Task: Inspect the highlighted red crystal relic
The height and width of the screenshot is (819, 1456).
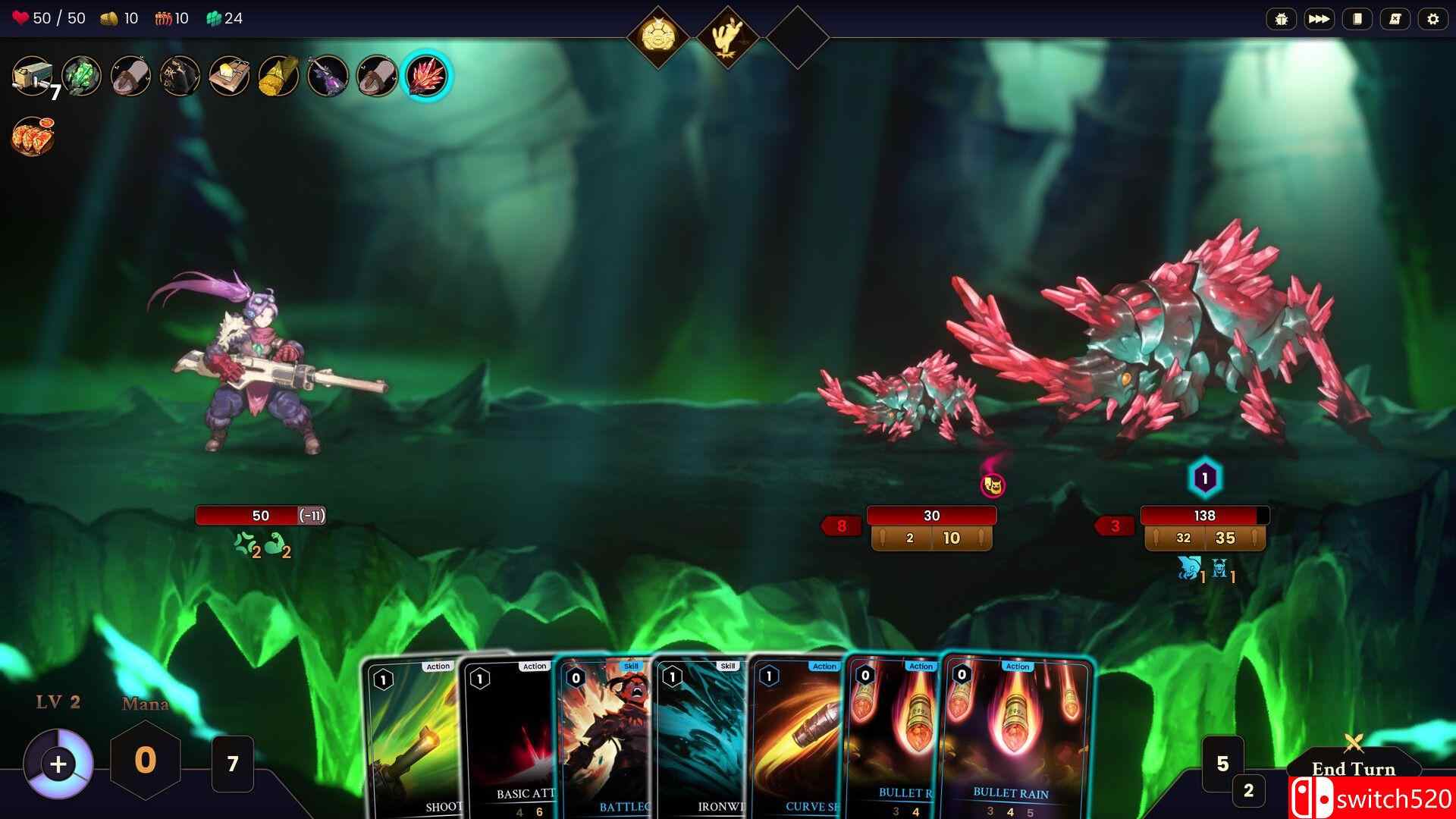Action: click(426, 76)
